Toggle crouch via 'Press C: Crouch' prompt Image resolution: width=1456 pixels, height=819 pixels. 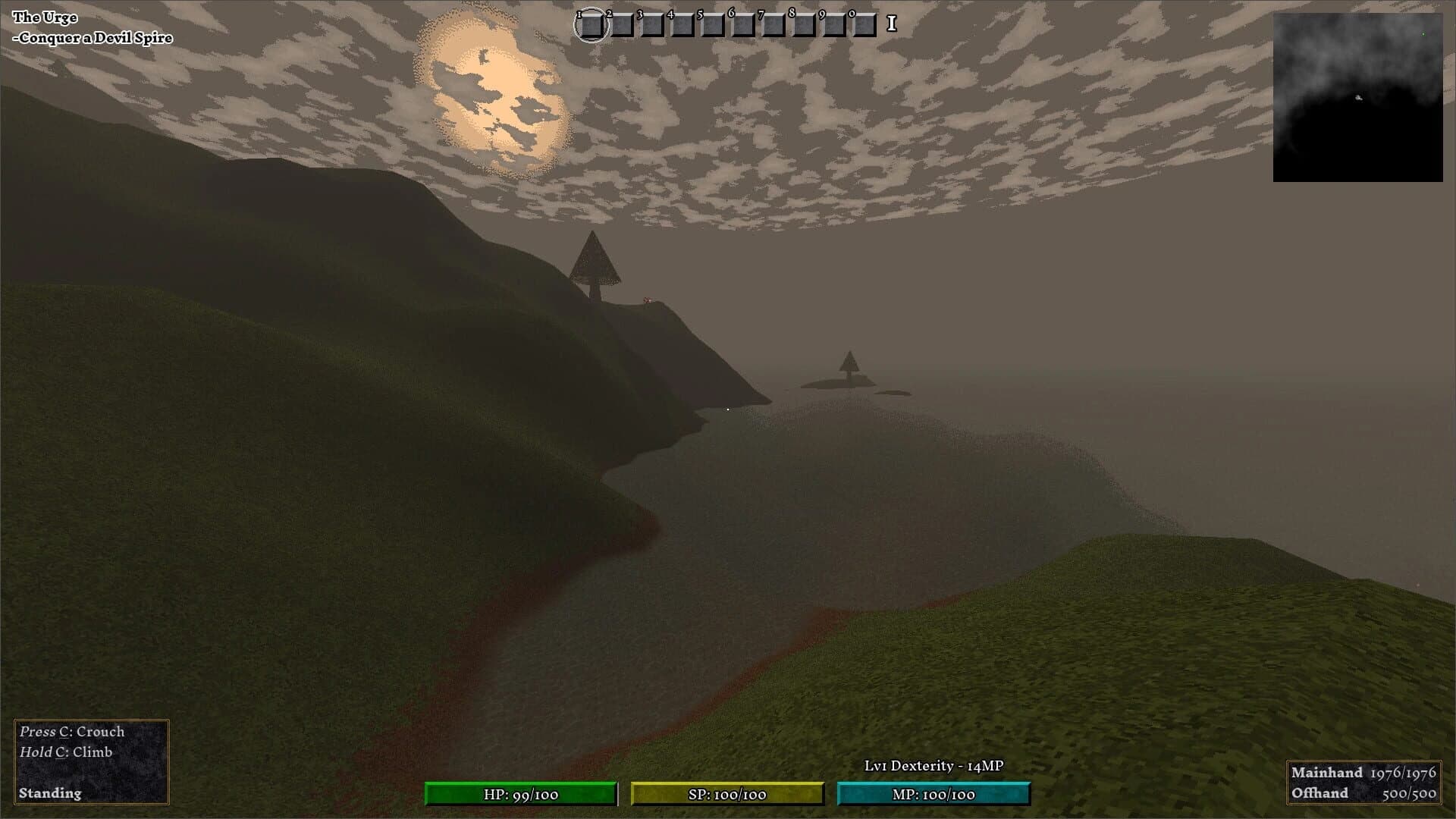click(71, 731)
